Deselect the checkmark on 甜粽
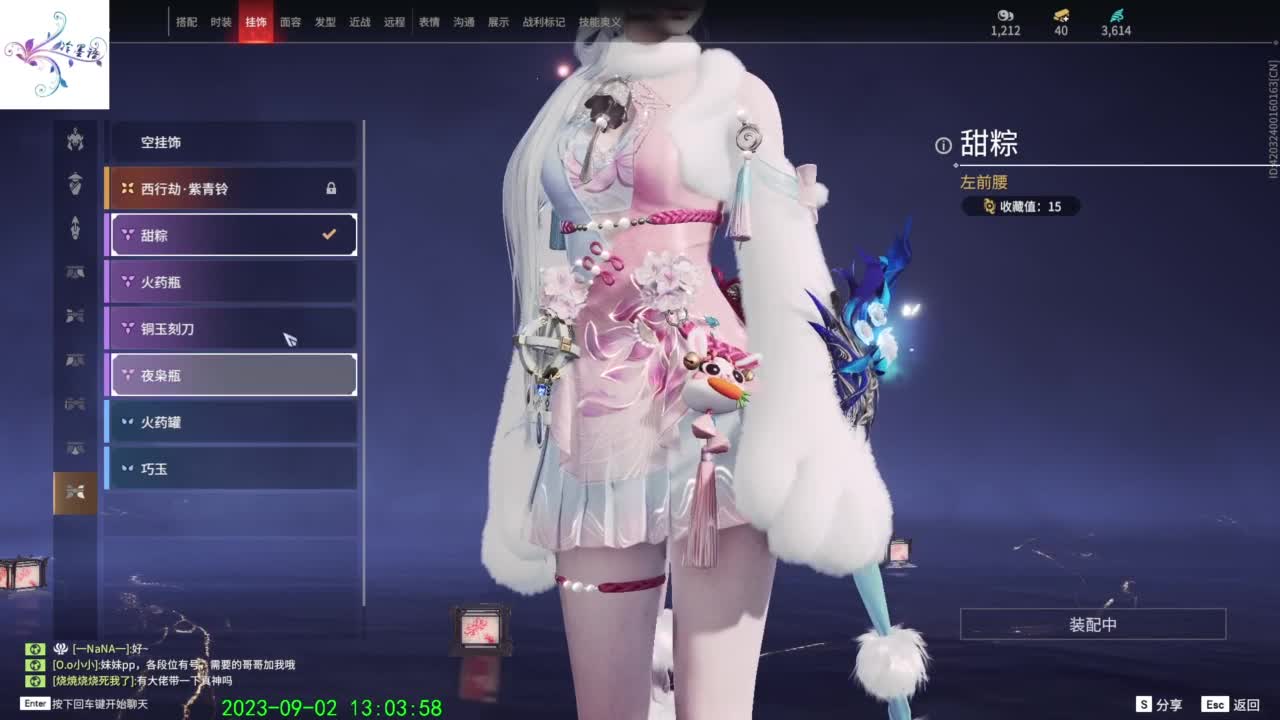Viewport: 1280px width, 720px height. tap(330, 234)
